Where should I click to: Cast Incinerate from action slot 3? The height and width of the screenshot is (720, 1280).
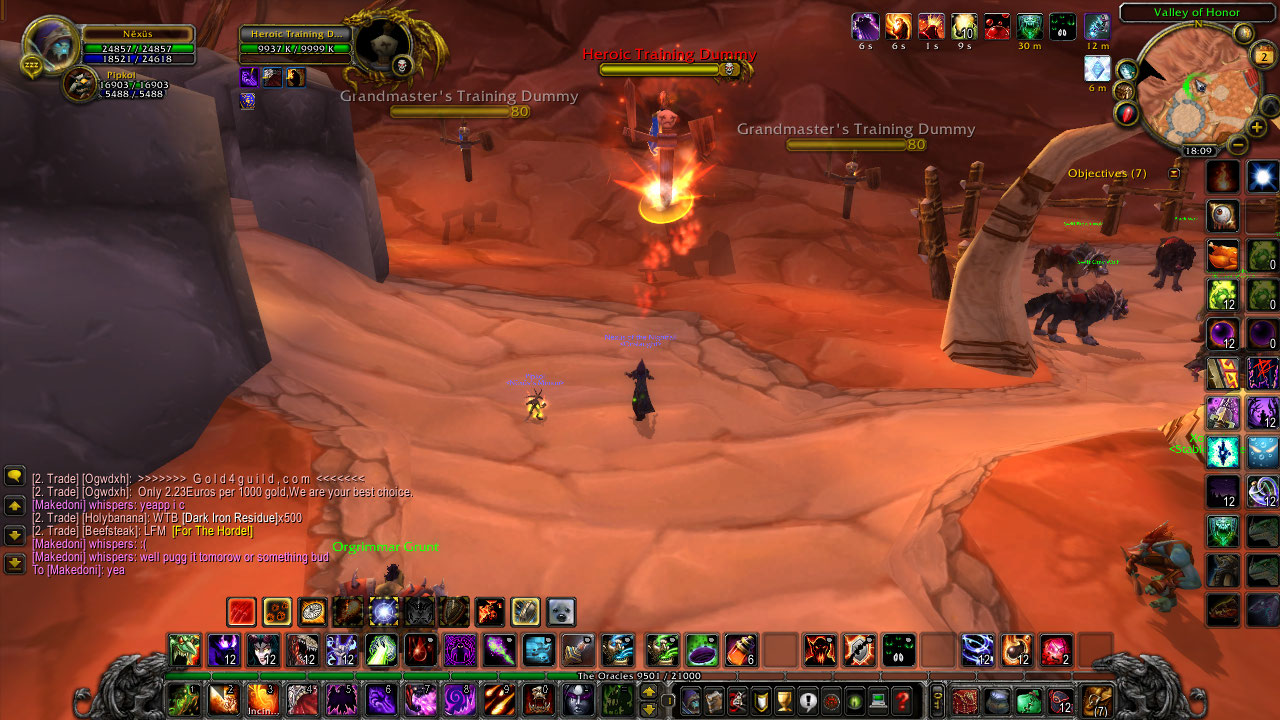pyautogui.click(x=262, y=700)
